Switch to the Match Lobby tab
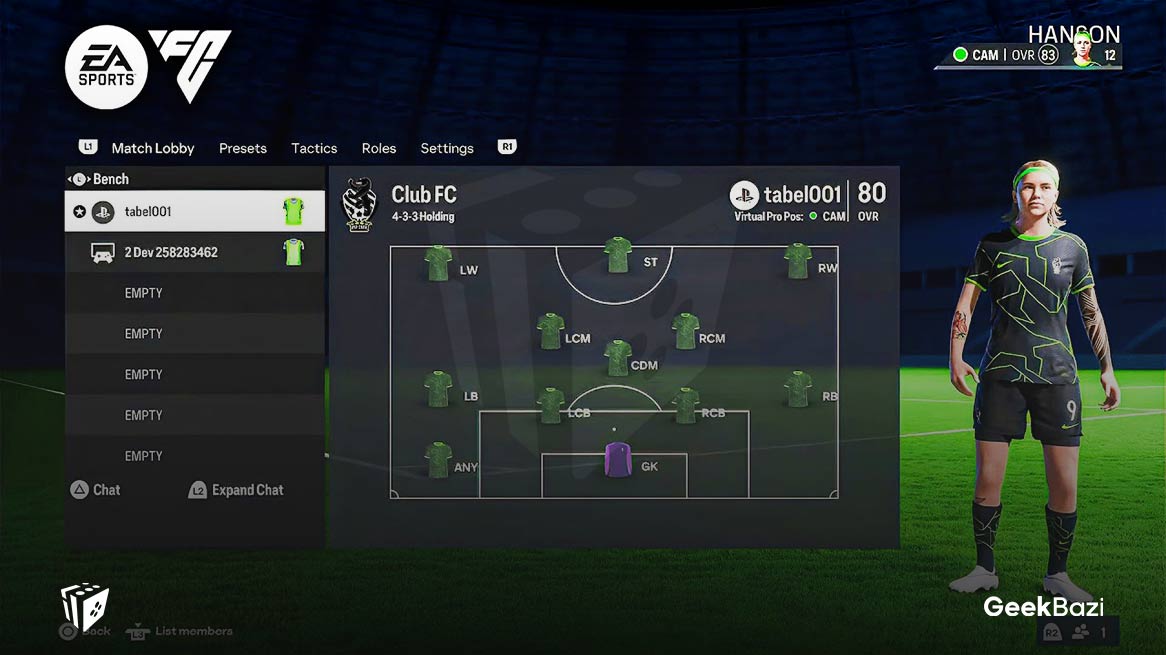 152,148
